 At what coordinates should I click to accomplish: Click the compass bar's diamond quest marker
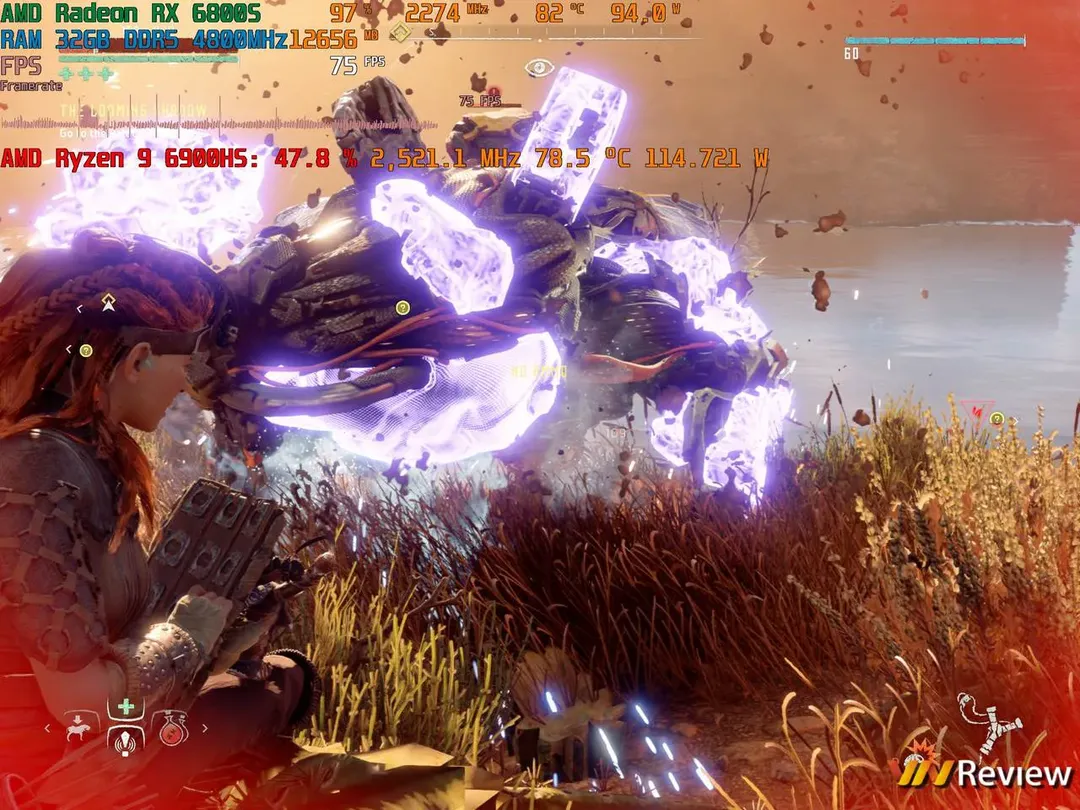pos(400,33)
